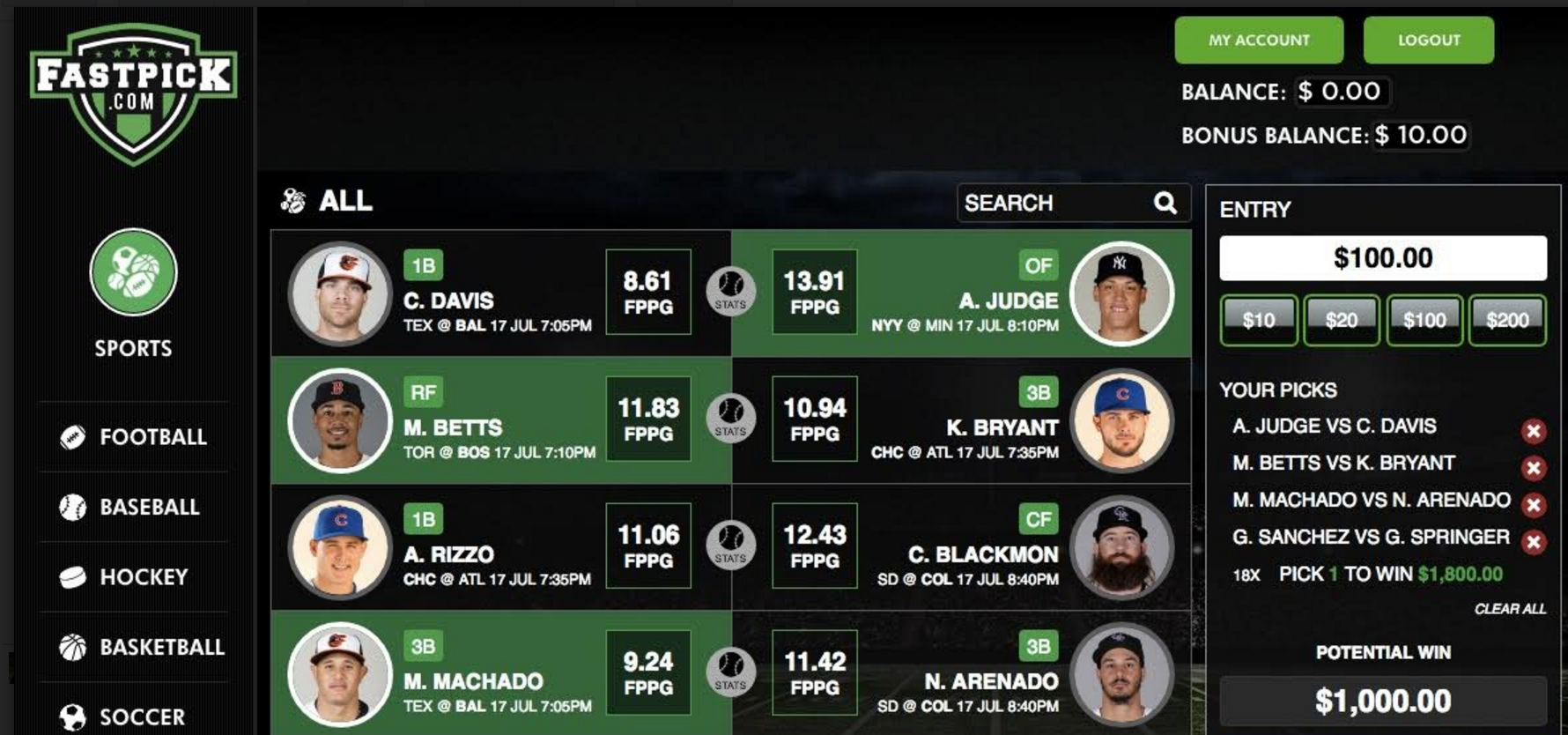Choose the $20 entry button

tap(1341, 320)
